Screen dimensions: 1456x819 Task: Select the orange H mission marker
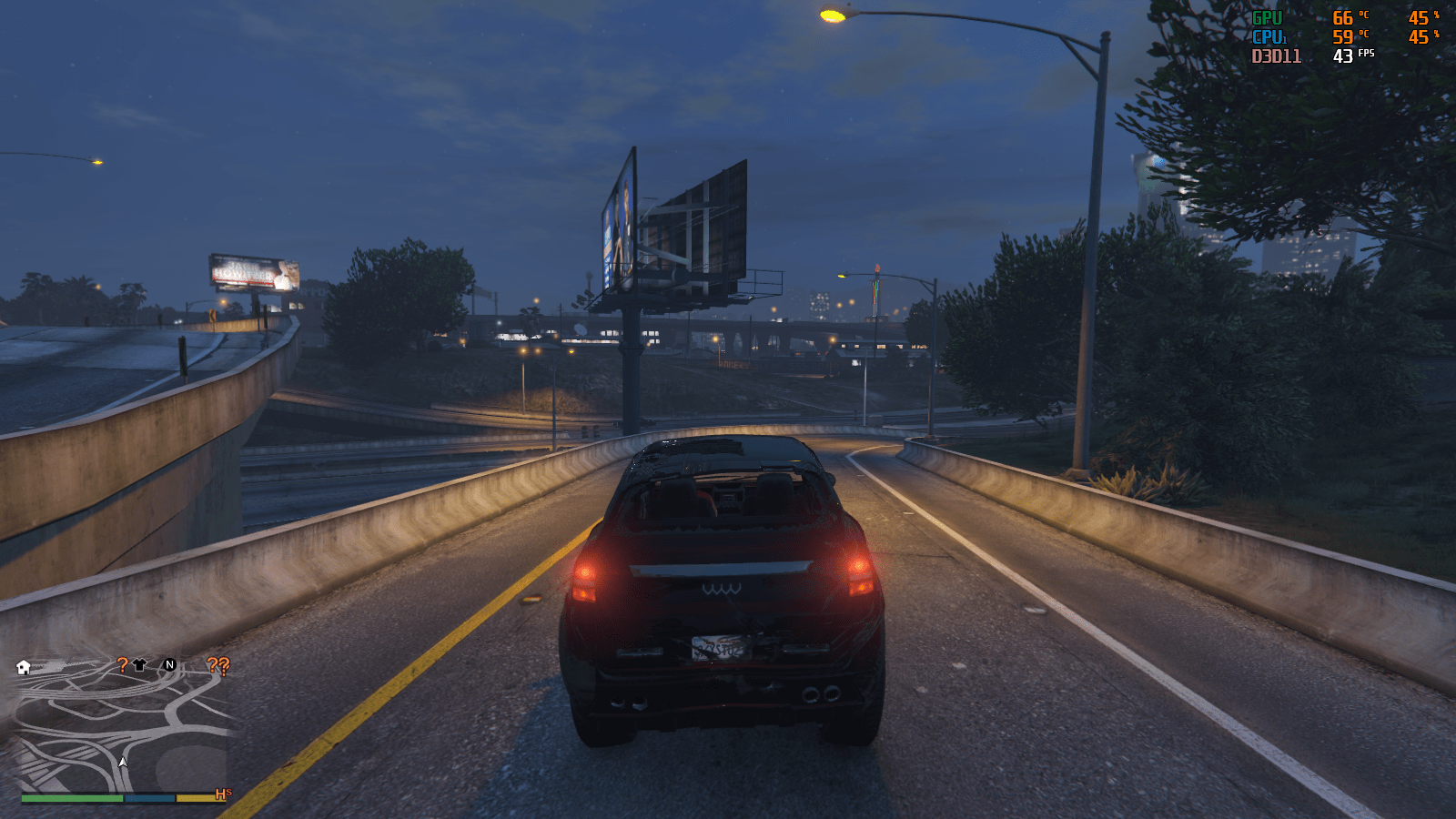[221, 794]
